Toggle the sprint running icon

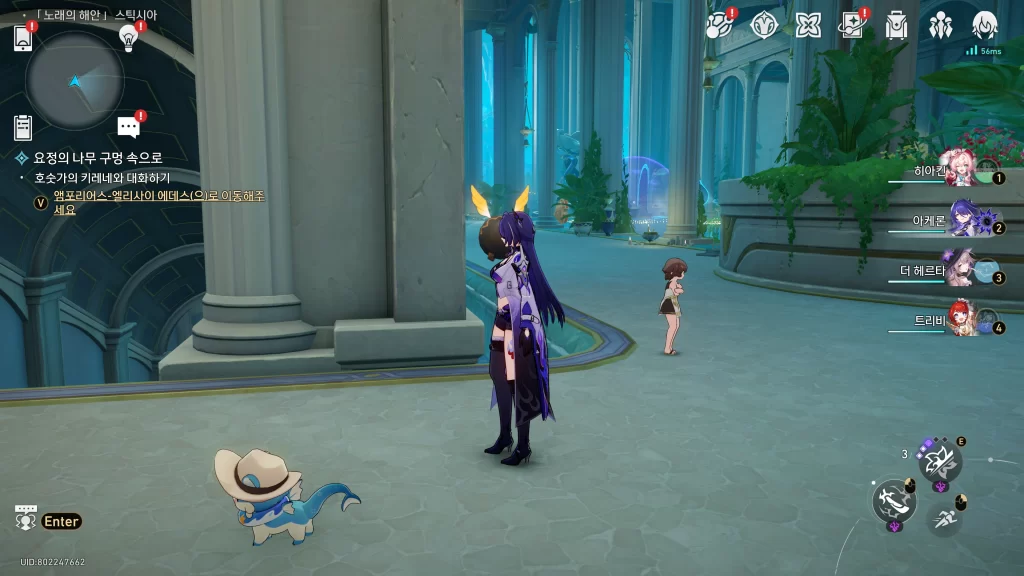pos(944,517)
